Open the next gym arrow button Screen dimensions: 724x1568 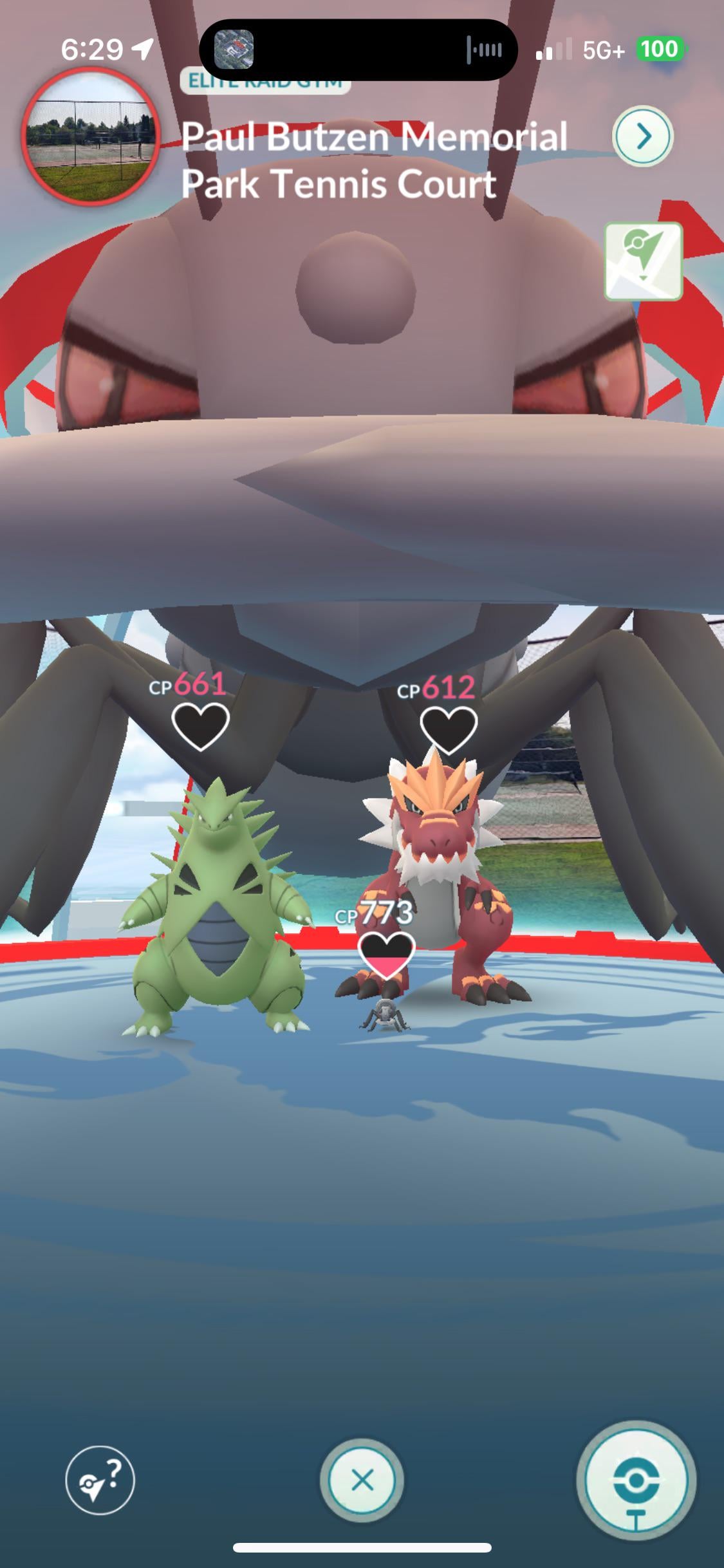(642, 136)
